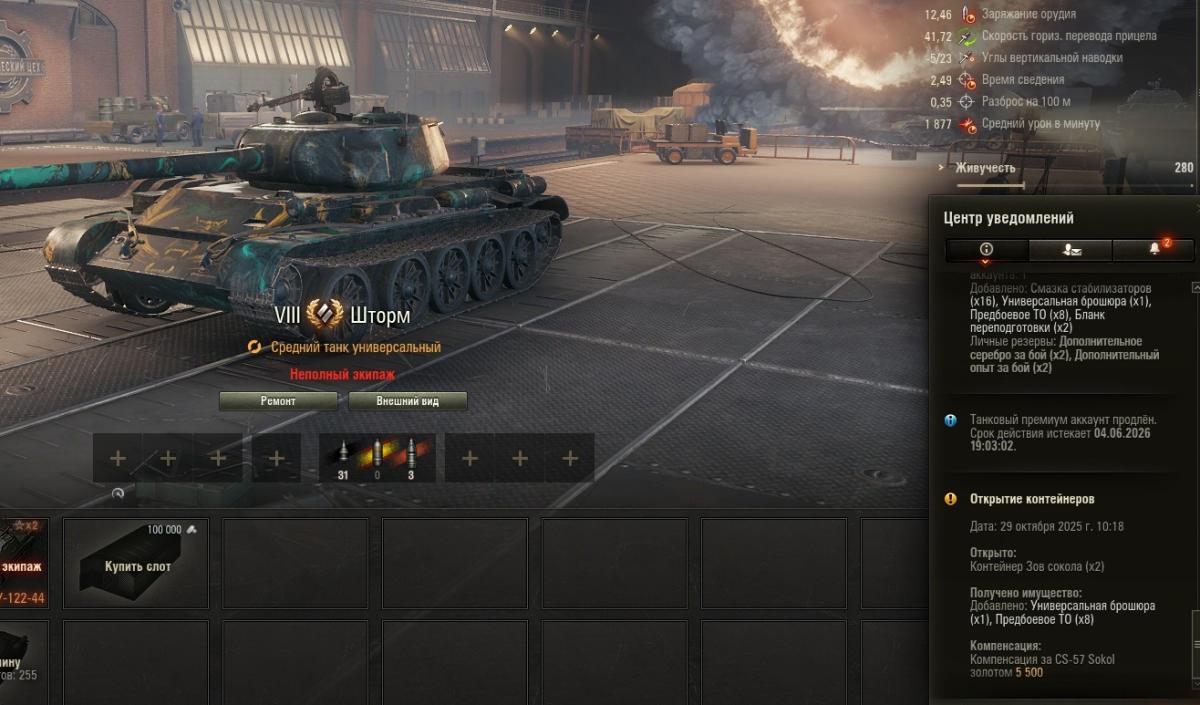Choose the middle shell slot with 0 rounds
Screen dimensions: 1200x705
[x=376, y=457]
